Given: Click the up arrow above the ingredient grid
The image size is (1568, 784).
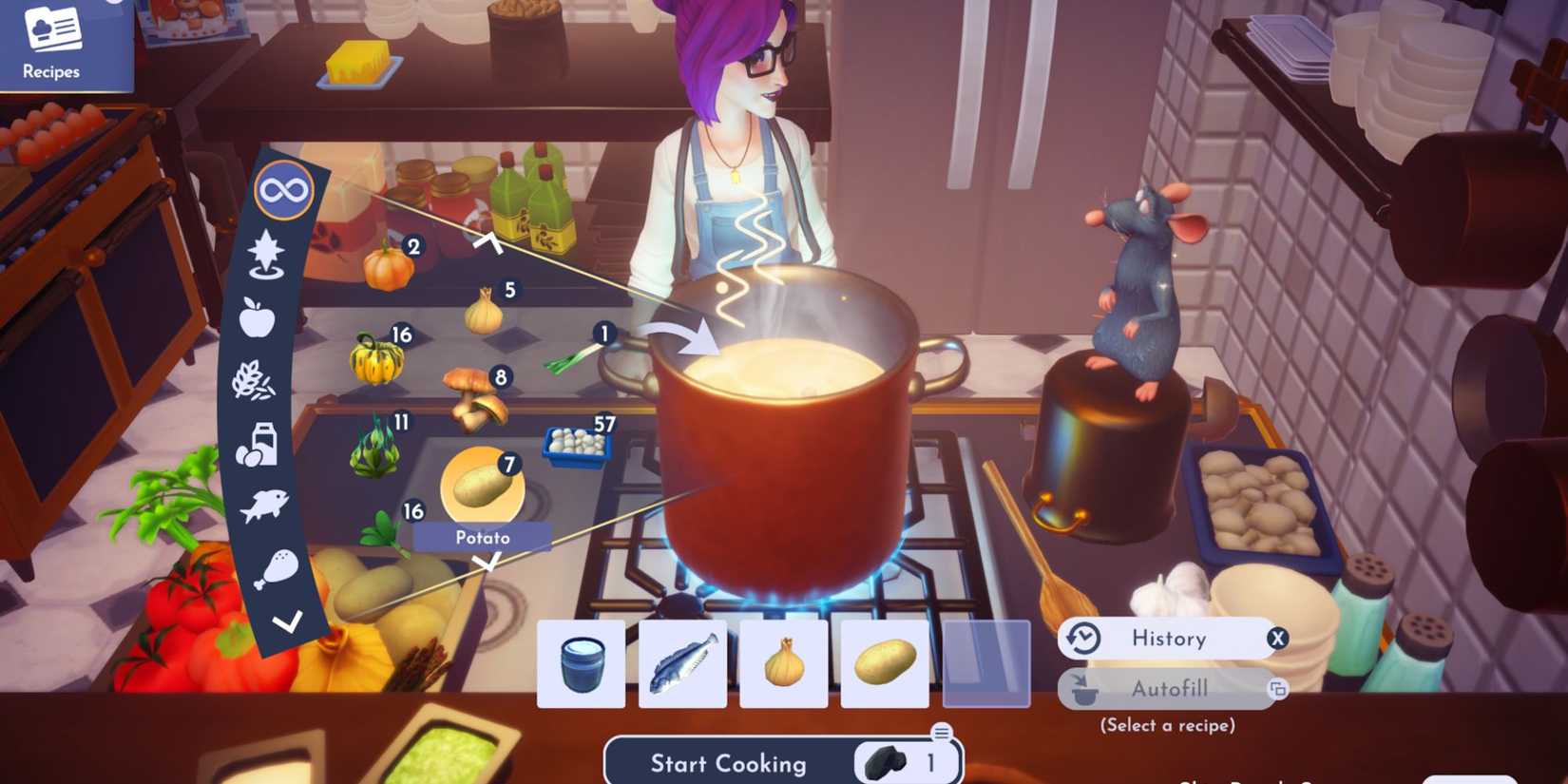Looking at the screenshot, I should [x=490, y=241].
